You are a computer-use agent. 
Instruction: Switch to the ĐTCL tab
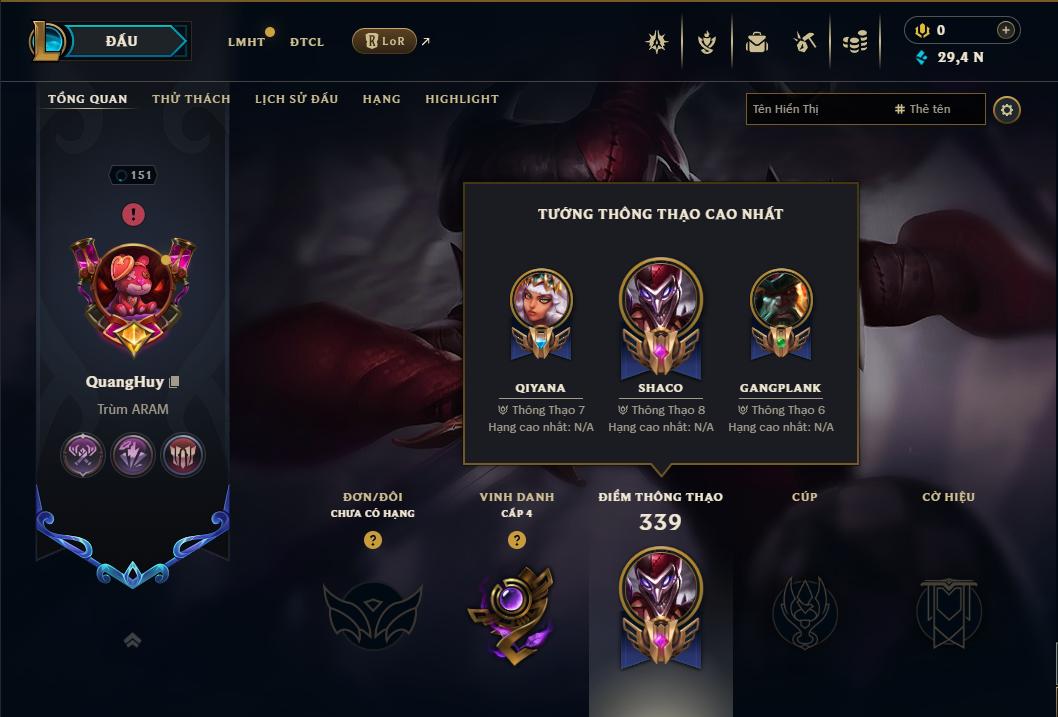[x=307, y=42]
